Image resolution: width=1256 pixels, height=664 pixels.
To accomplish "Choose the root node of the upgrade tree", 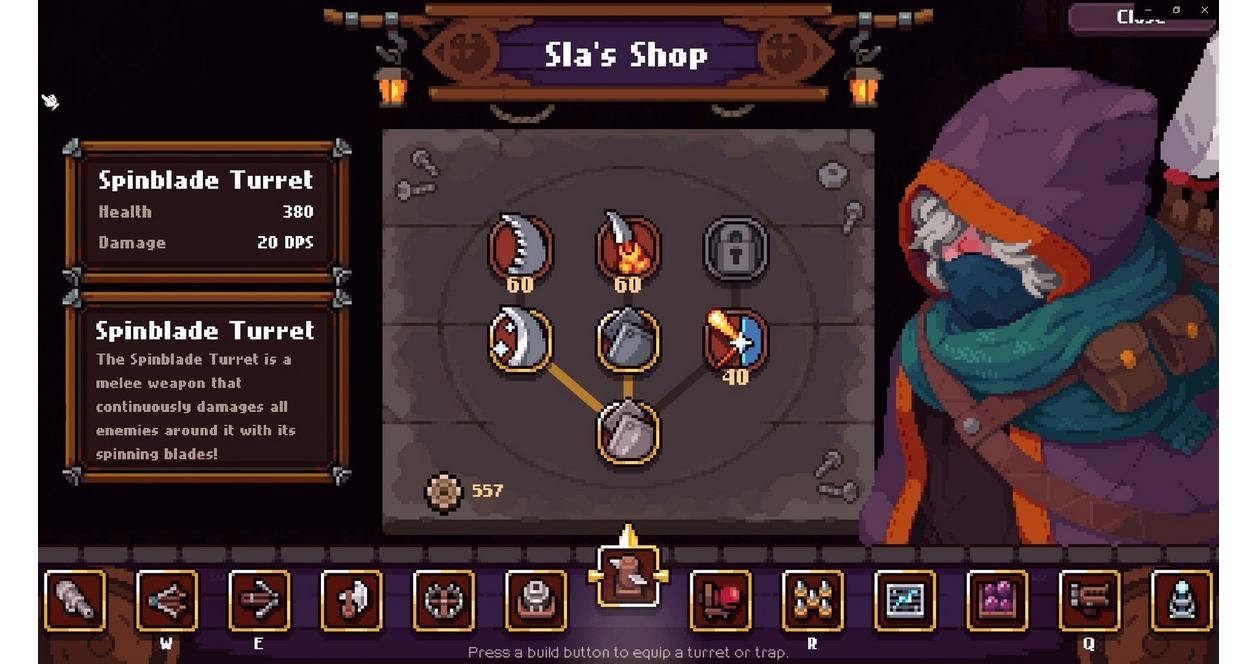I will click(628, 432).
